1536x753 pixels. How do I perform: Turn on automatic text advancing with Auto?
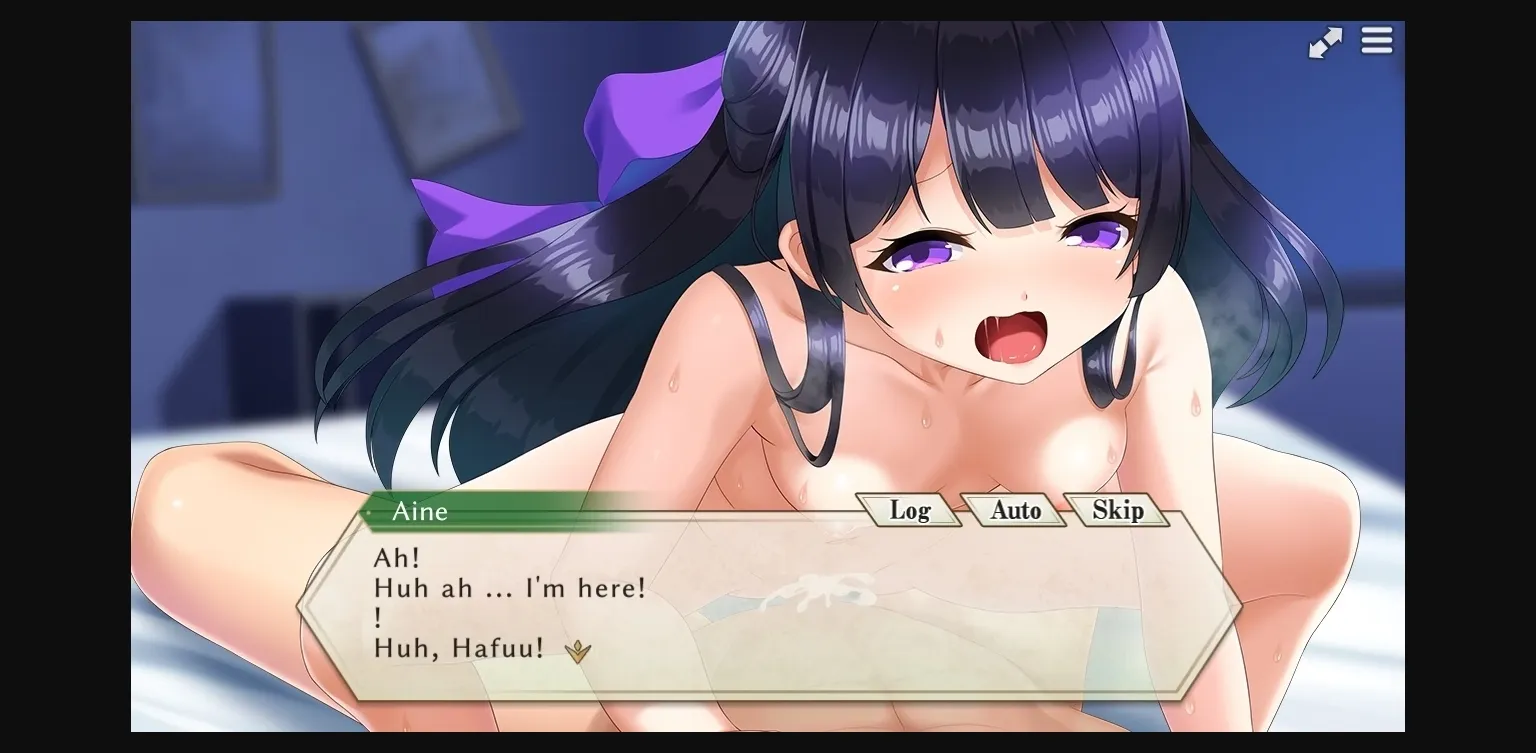click(x=1014, y=511)
